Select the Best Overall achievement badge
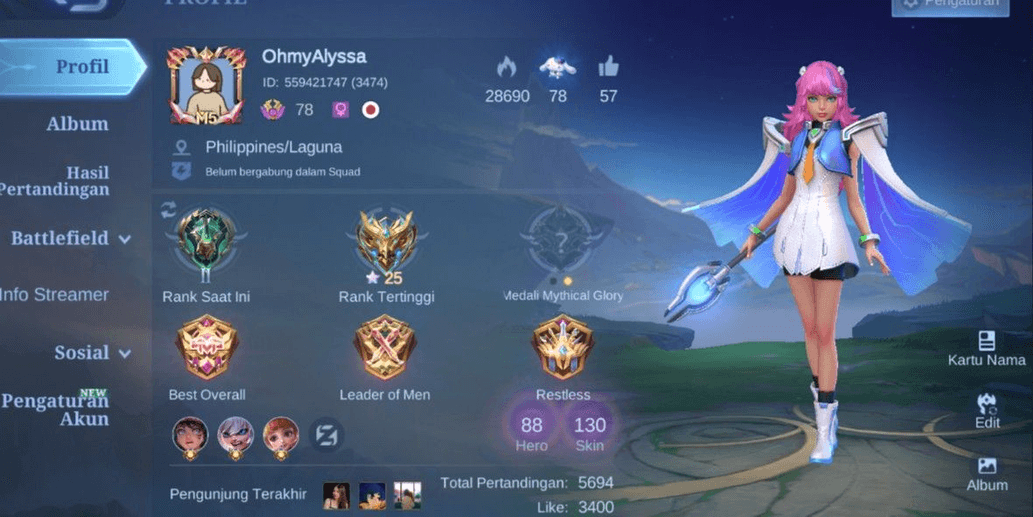Screen dimensions: 1033x517 [206, 348]
